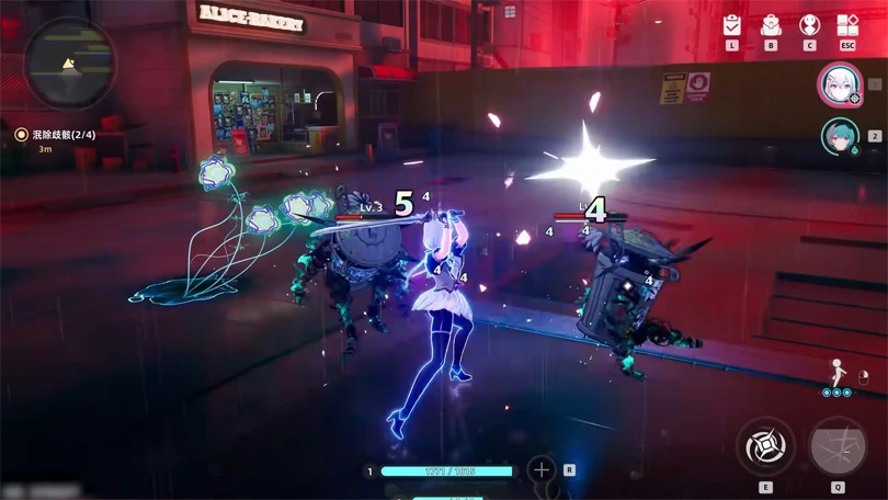Screen dimensions: 888x500
Task: Switch to the white-haired character portrait
Action: click(837, 84)
